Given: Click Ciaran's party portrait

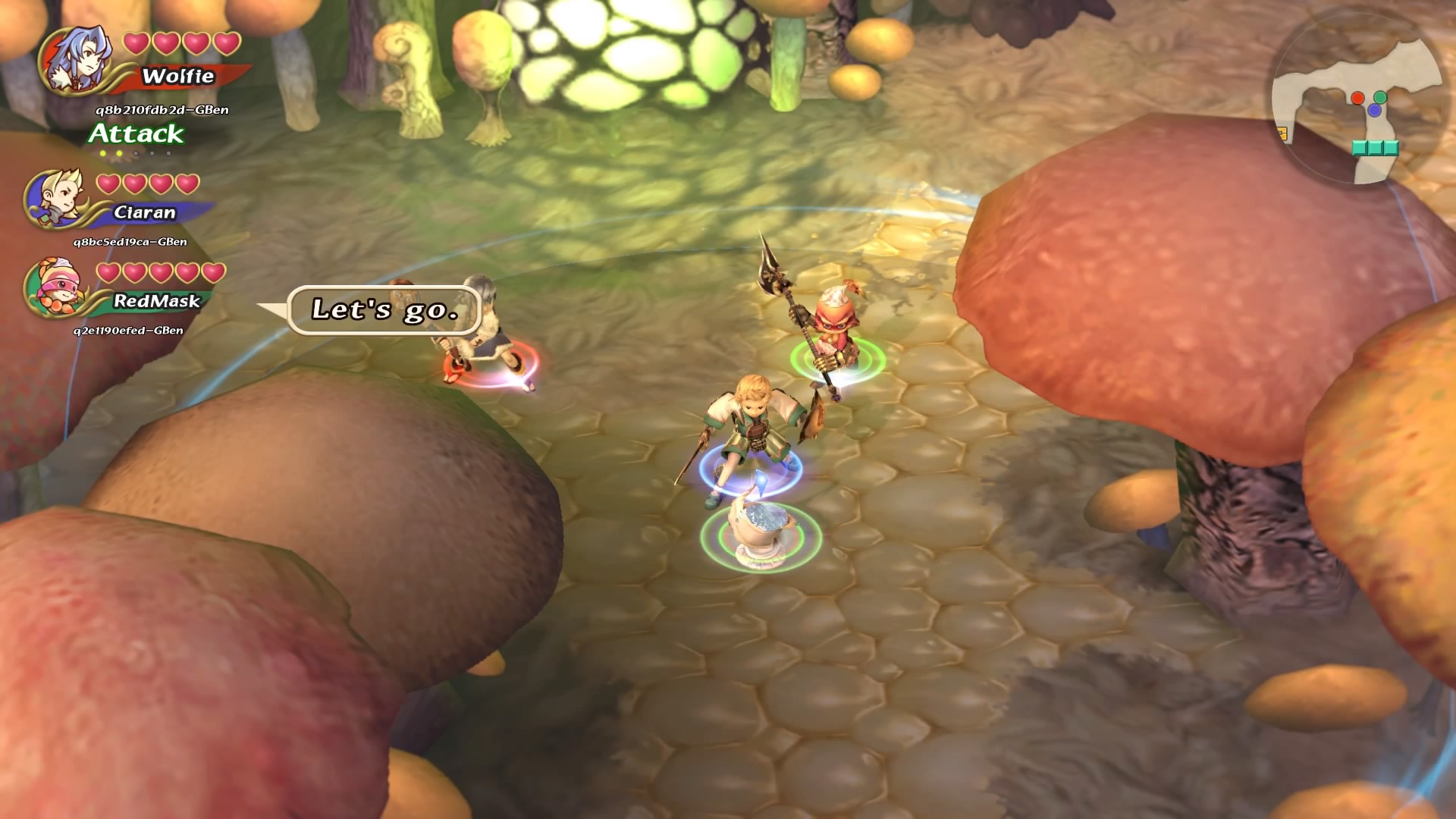Looking at the screenshot, I should 55,199.
